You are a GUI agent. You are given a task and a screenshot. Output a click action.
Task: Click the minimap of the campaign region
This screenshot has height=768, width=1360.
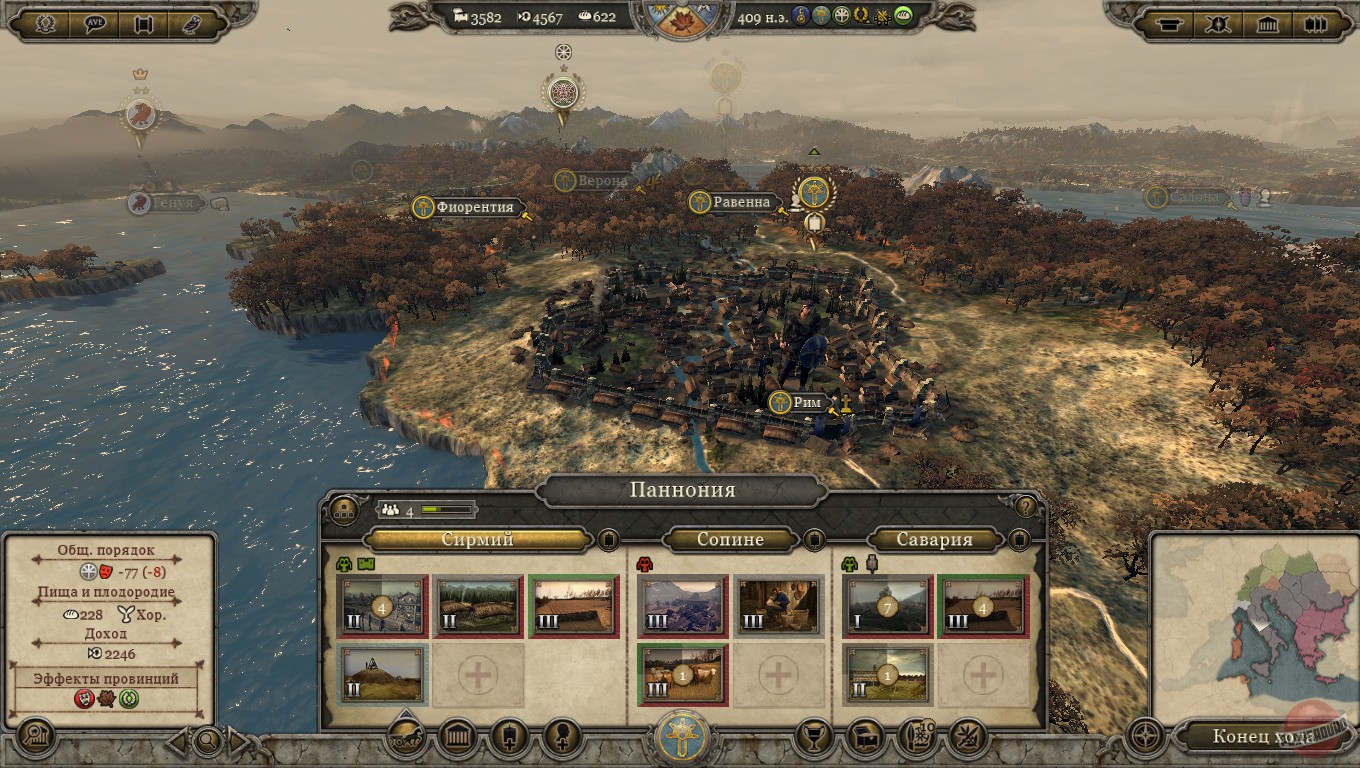point(1254,625)
